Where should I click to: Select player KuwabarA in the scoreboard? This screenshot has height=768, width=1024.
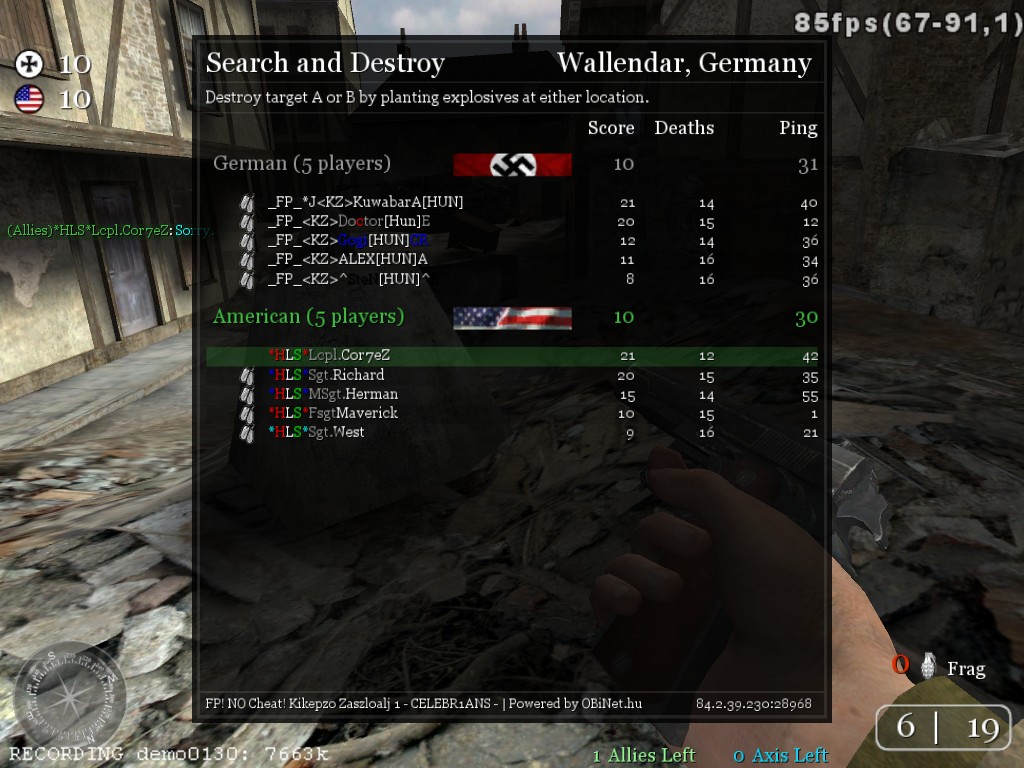point(366,202)
